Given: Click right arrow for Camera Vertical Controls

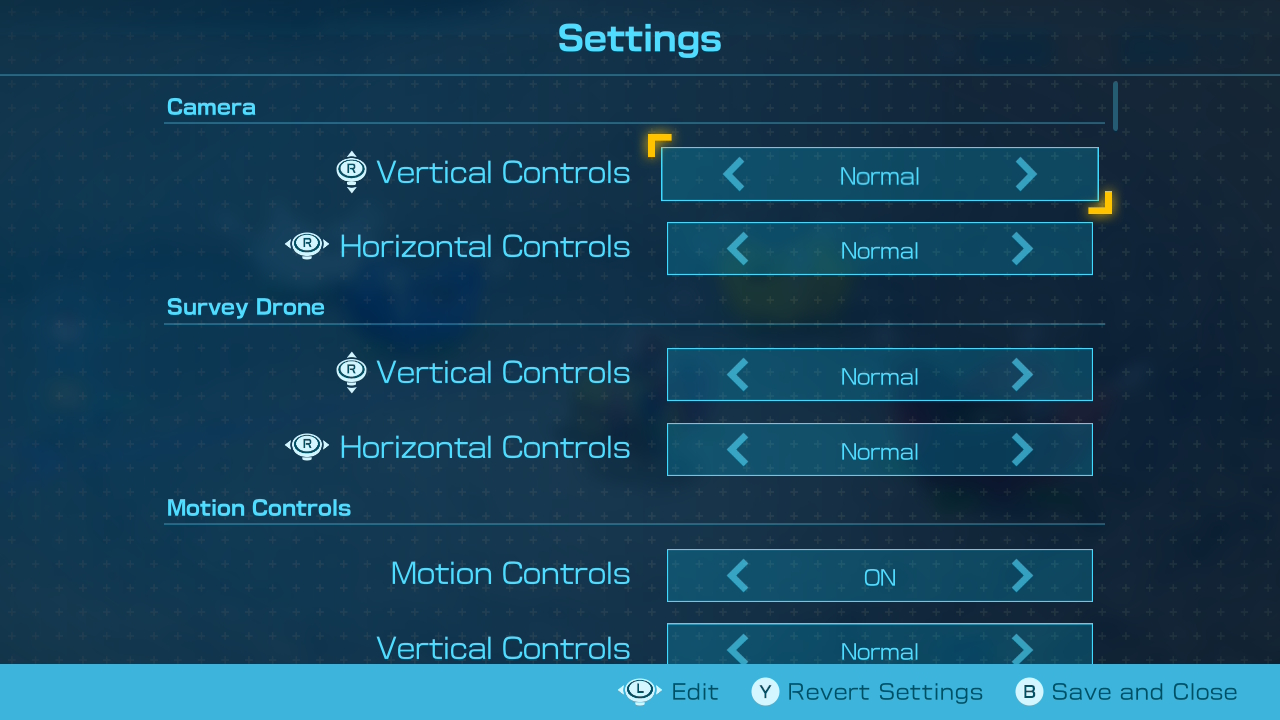Looking at the screenshot, I should [1025, 175].
